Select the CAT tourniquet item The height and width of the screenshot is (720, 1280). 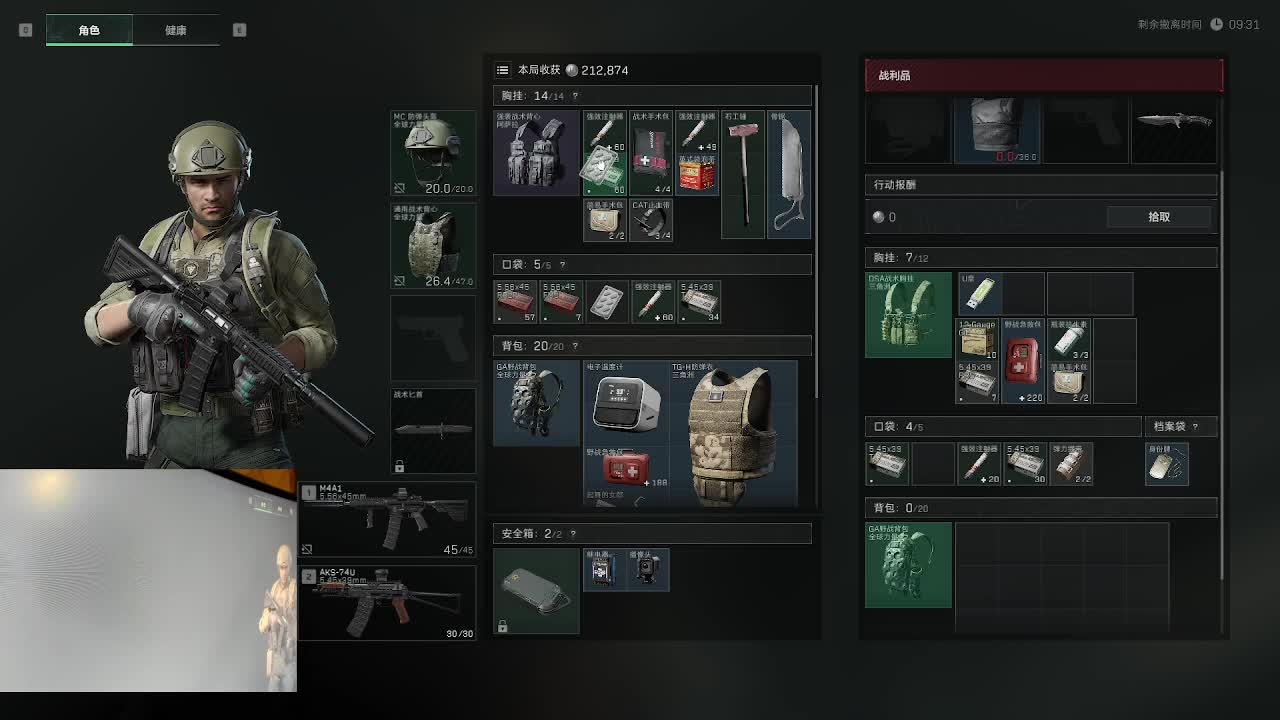click(651, 220)
